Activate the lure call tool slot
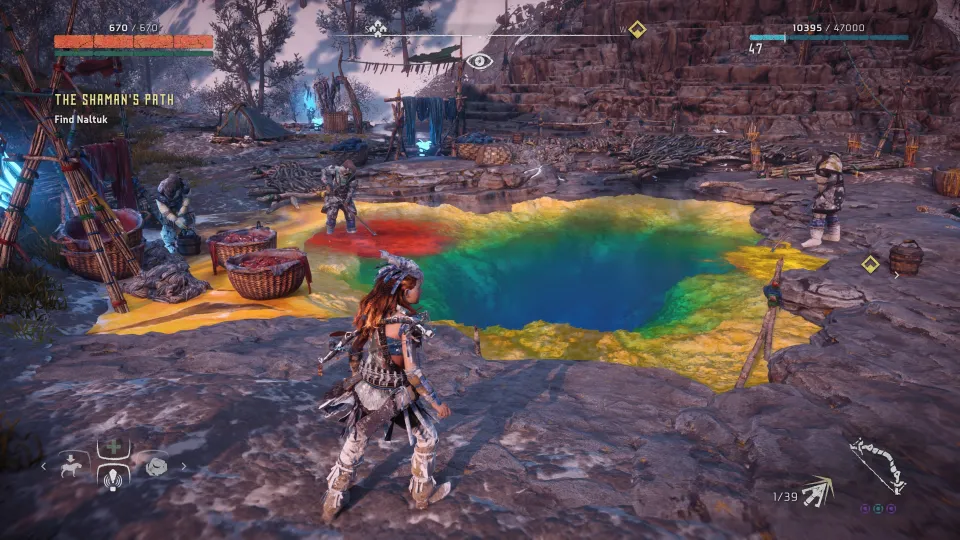The image size is (960, 540). pyautogui.click(x=112, y=476)
